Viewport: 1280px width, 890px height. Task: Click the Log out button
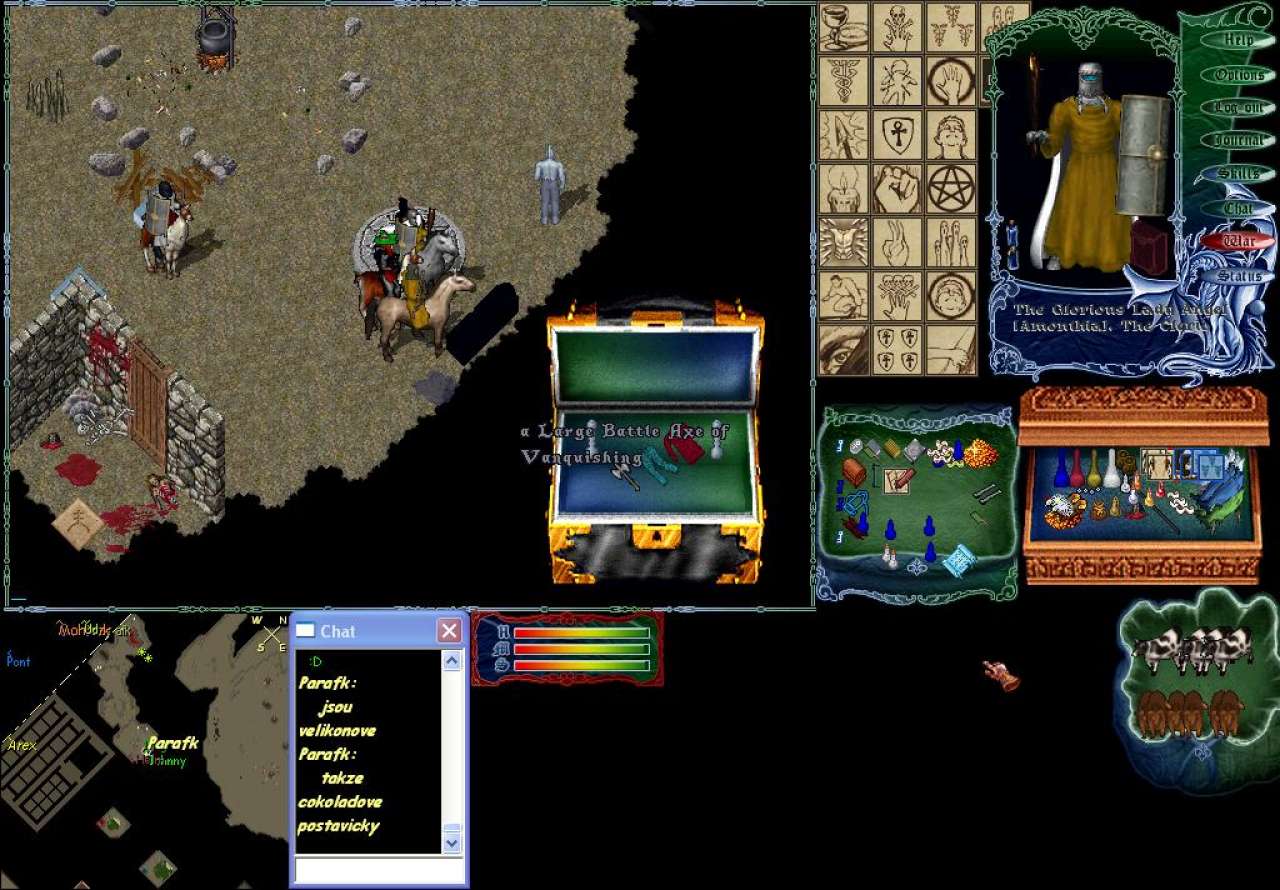click(1238, 108)
